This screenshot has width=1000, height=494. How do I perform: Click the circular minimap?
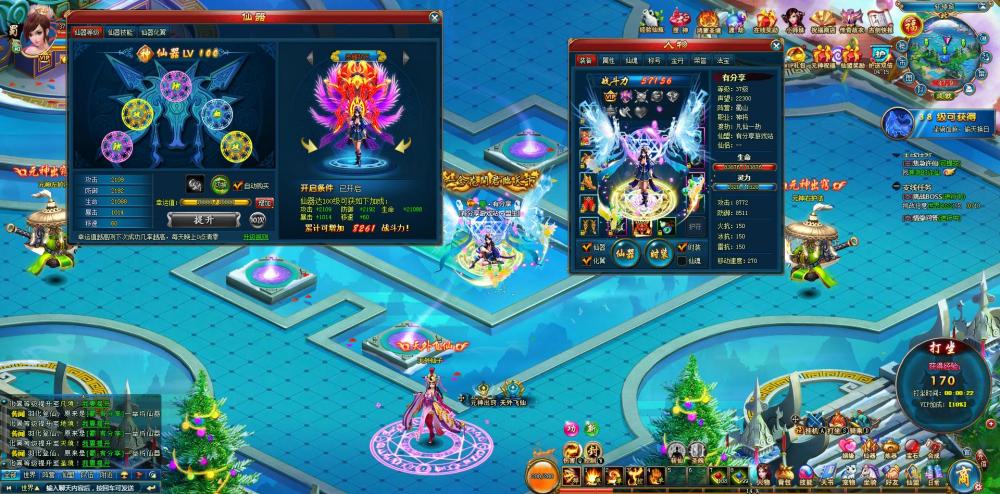tap(940, 50)
